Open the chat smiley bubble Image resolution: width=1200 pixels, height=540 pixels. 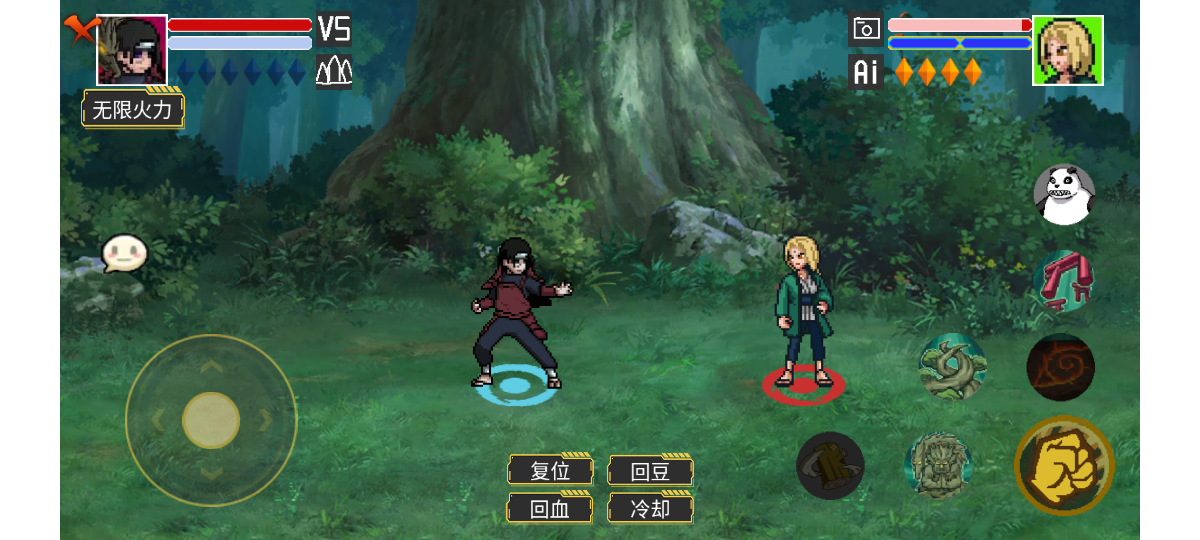tap(124, 254)
